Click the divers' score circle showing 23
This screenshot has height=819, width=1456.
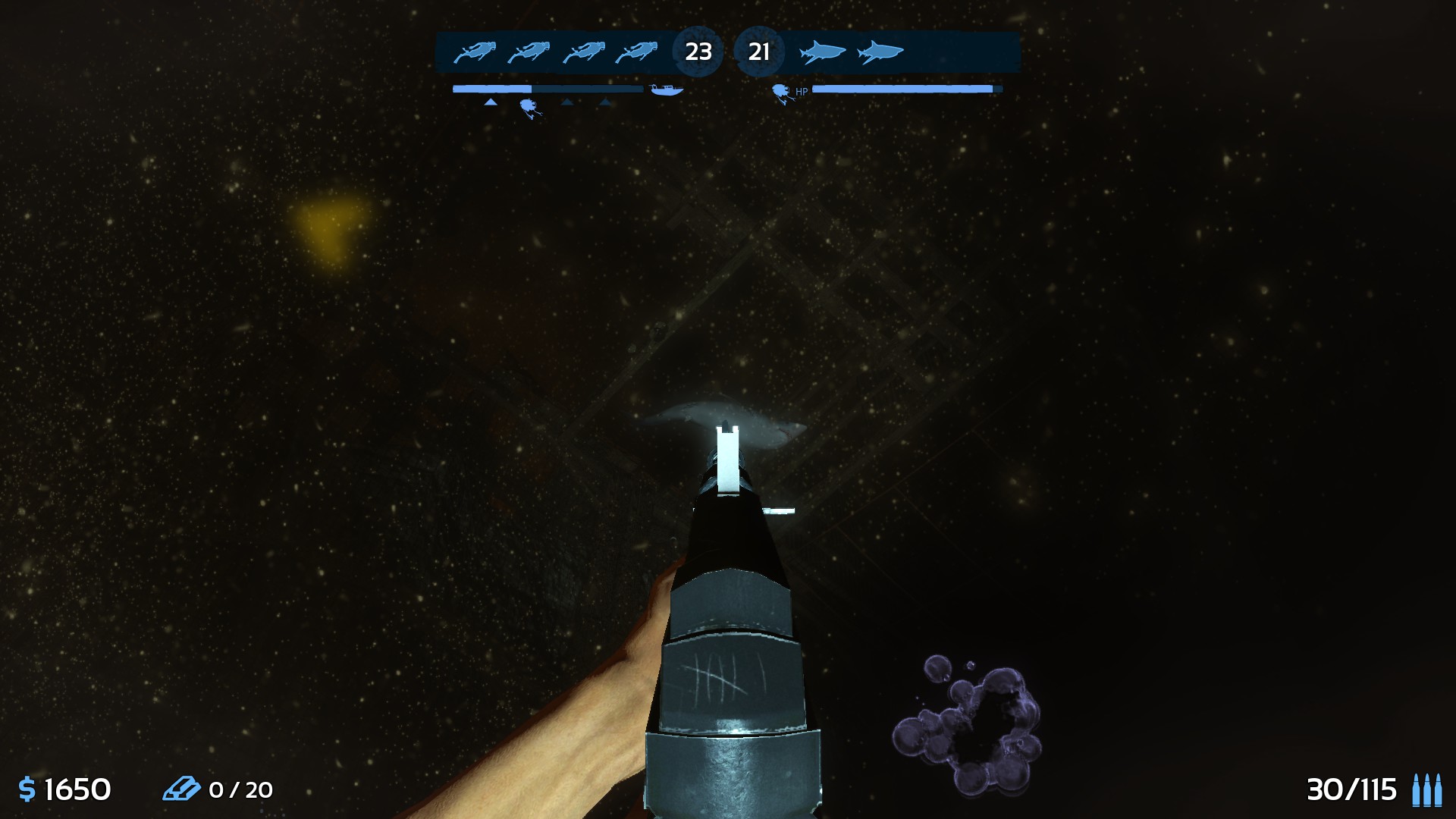coord(698,51)
